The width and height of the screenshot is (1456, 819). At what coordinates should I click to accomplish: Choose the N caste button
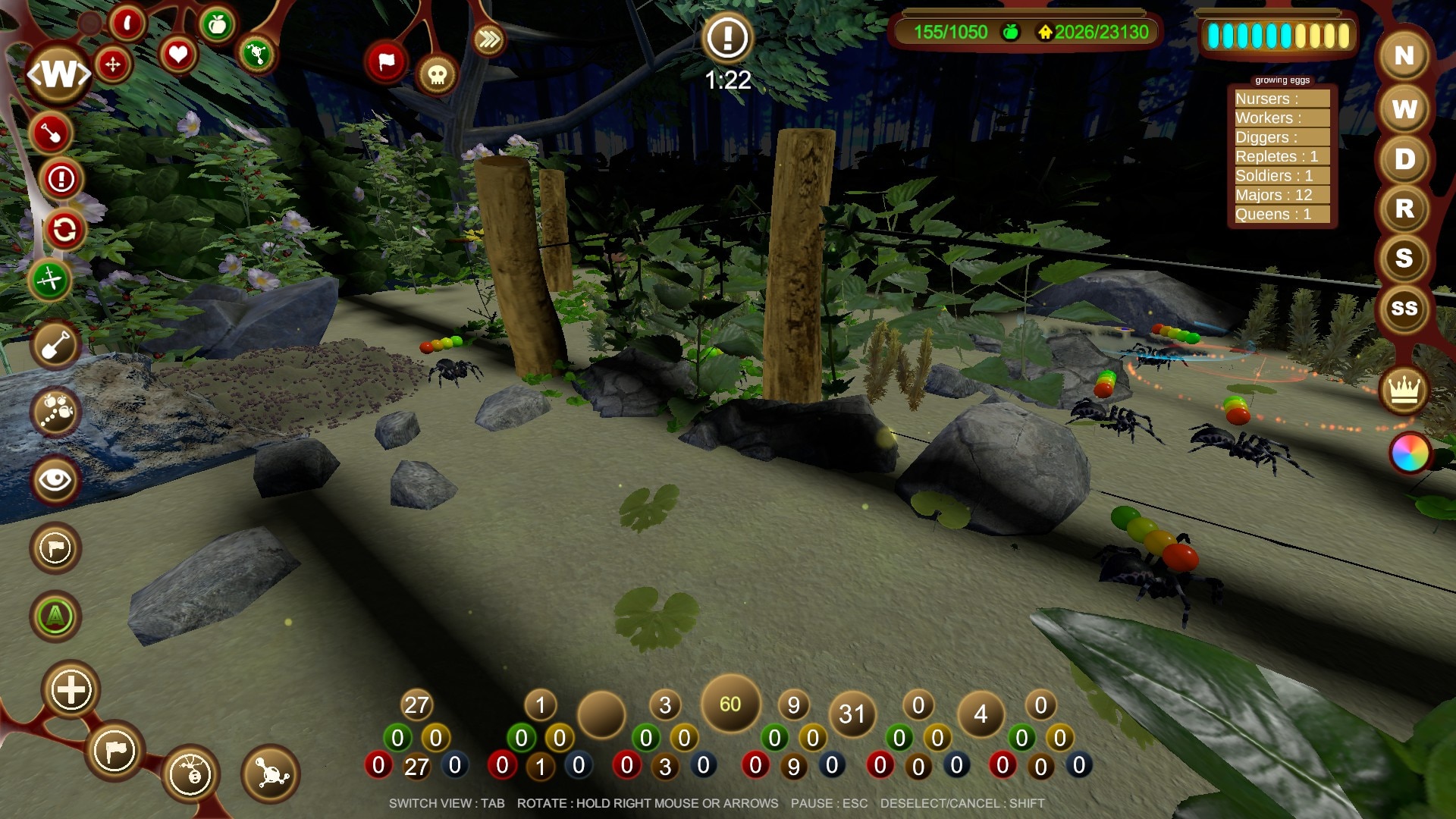pyautogui.click(x=1404, y=55)
